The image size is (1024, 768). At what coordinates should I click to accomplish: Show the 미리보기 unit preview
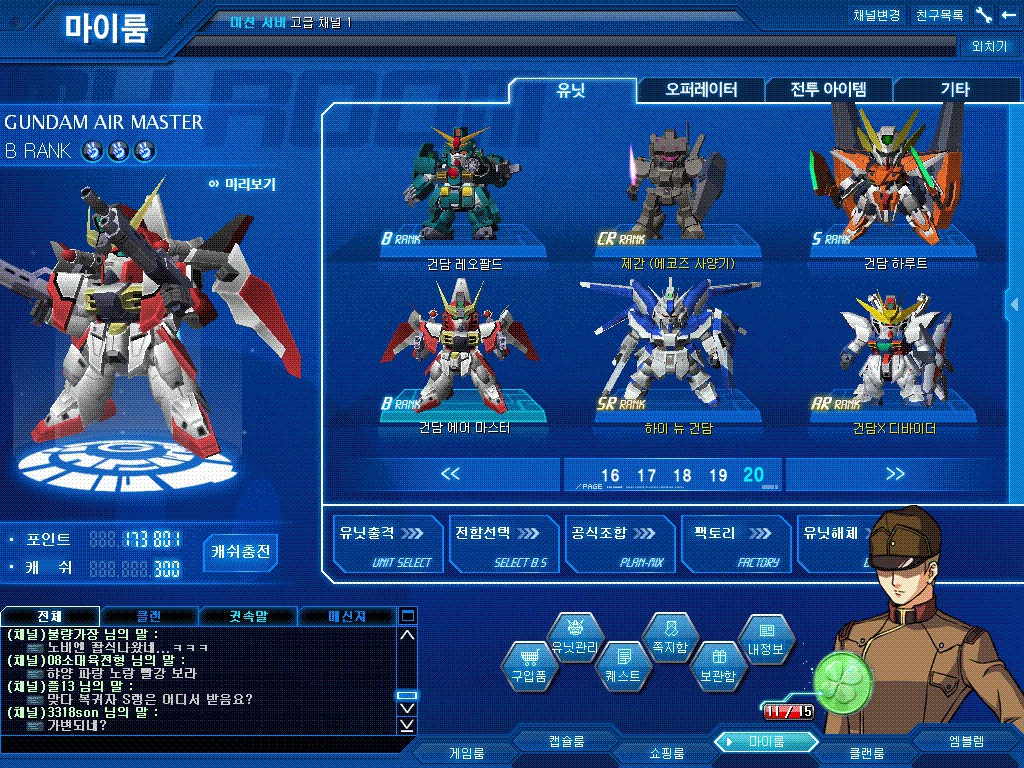pos(243,184)
